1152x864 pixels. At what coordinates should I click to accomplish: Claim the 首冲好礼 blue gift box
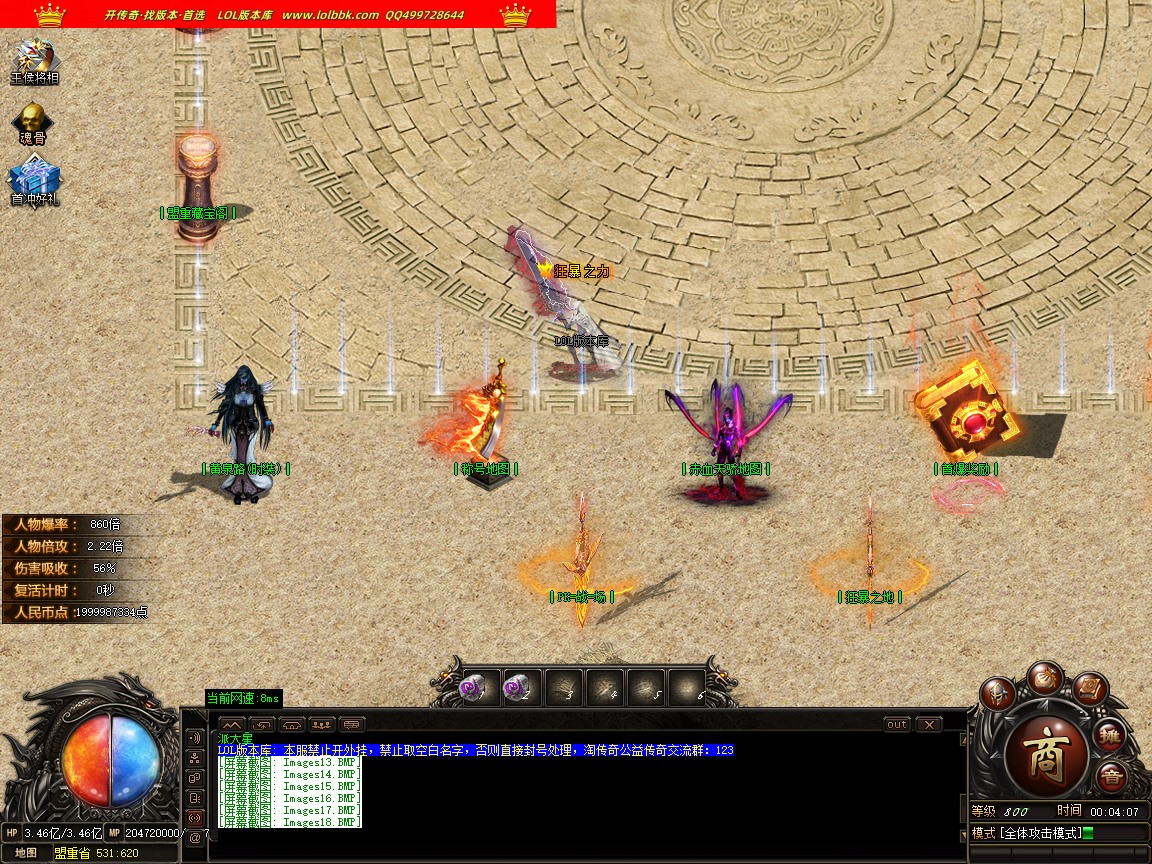pos(34,181)
